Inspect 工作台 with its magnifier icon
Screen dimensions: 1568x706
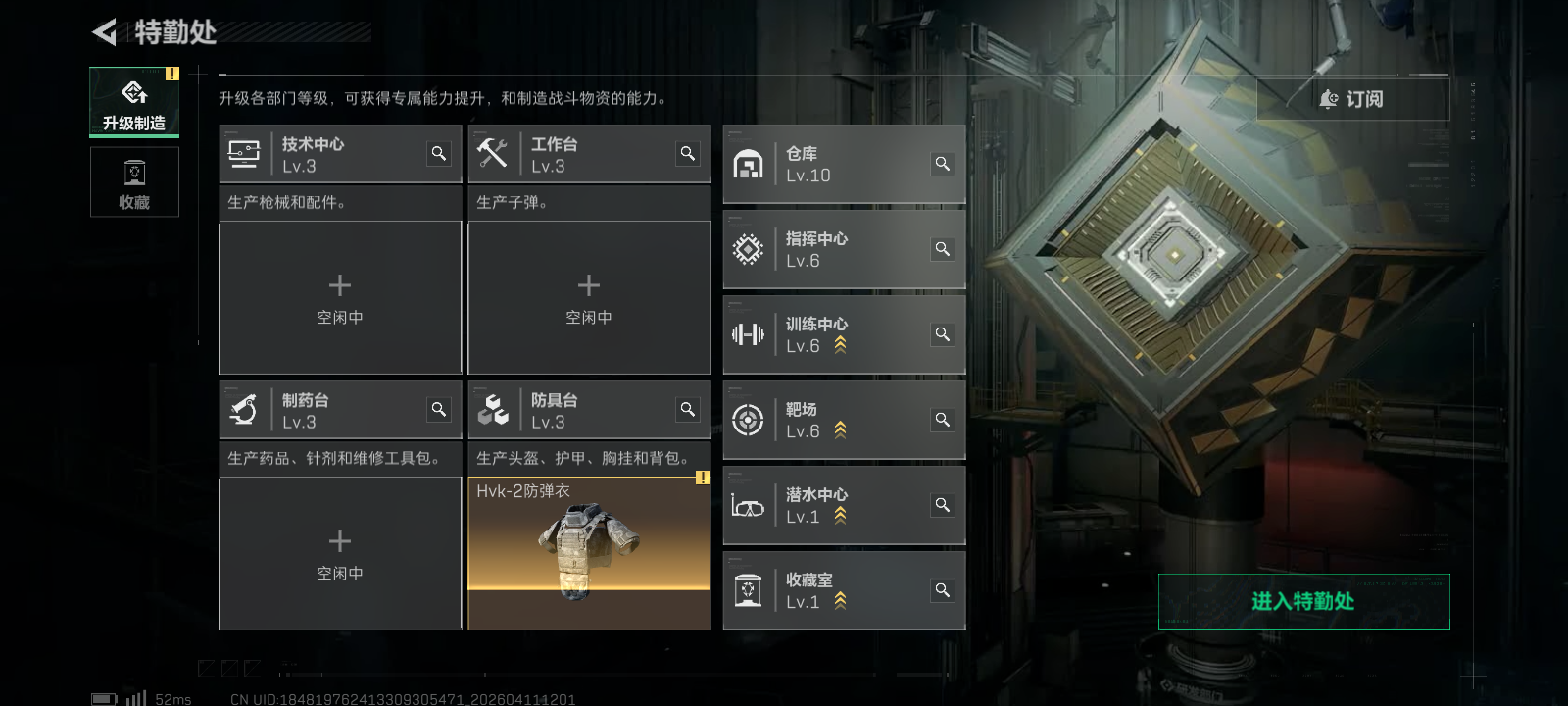(688, 153)
